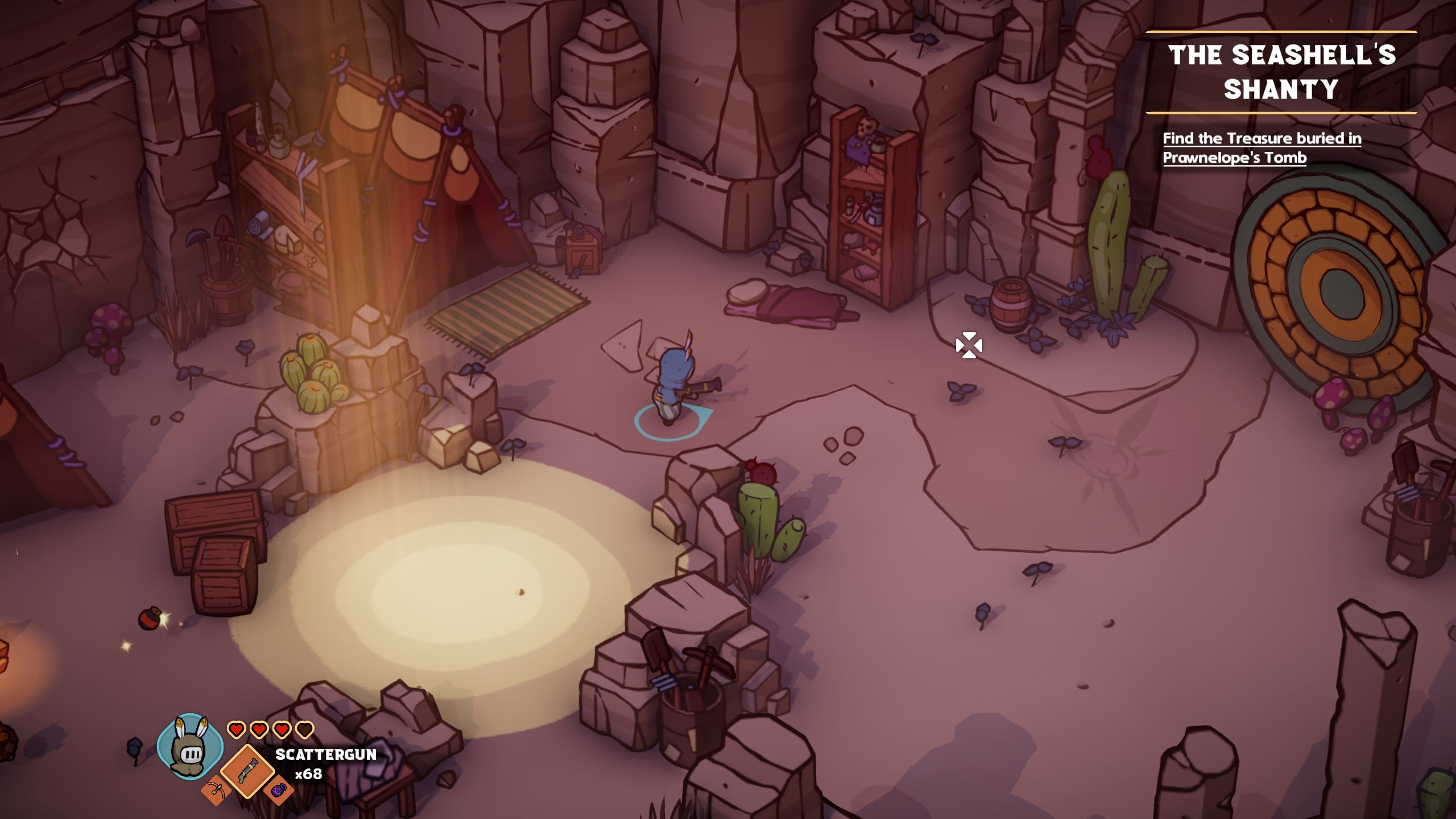Image resolution: width=1456 pixels, height=819 pixels.
Task: Open the Prawnelope's Tomb treasure objective
Action: click(1261, 148)
